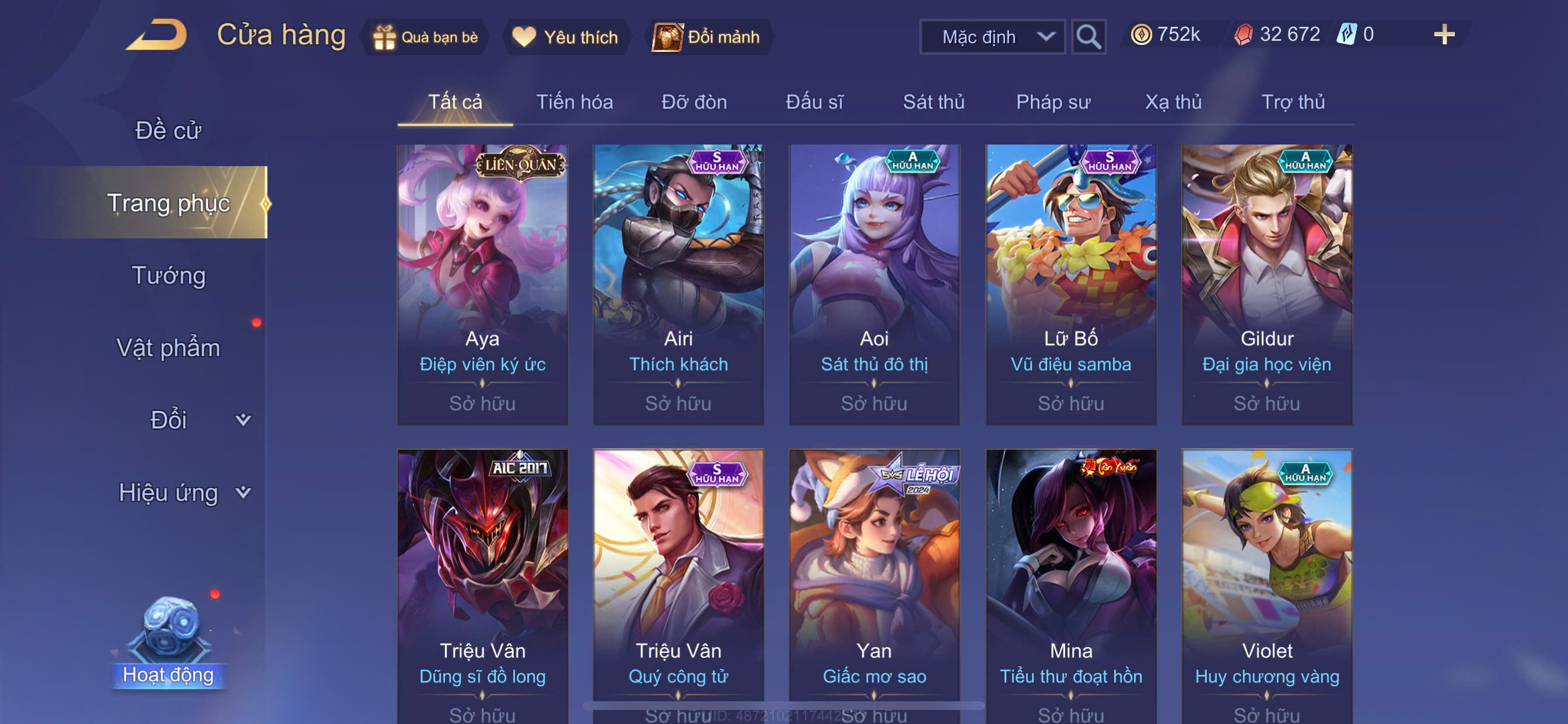Viewport: 1568px width, 724px height.
Task: Expand the Hiệu ứng submenu
Action: 183,492
